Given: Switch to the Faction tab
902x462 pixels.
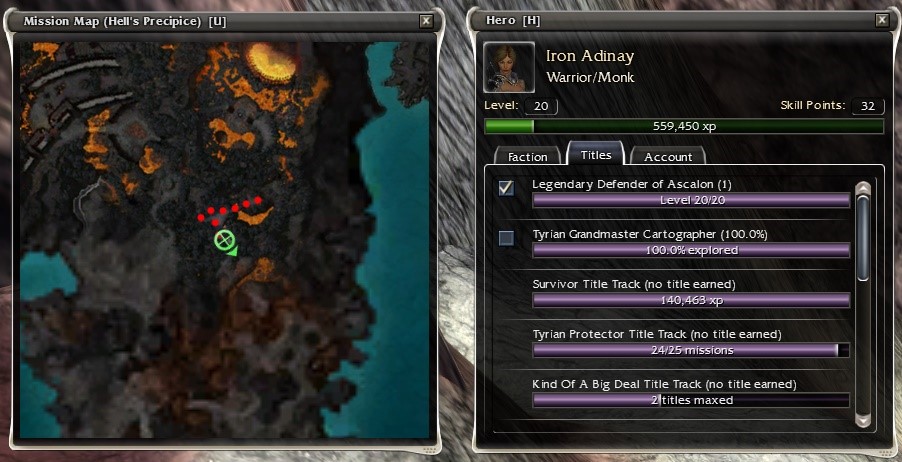Looking at the screenshot, I should [x=527, y=157].
